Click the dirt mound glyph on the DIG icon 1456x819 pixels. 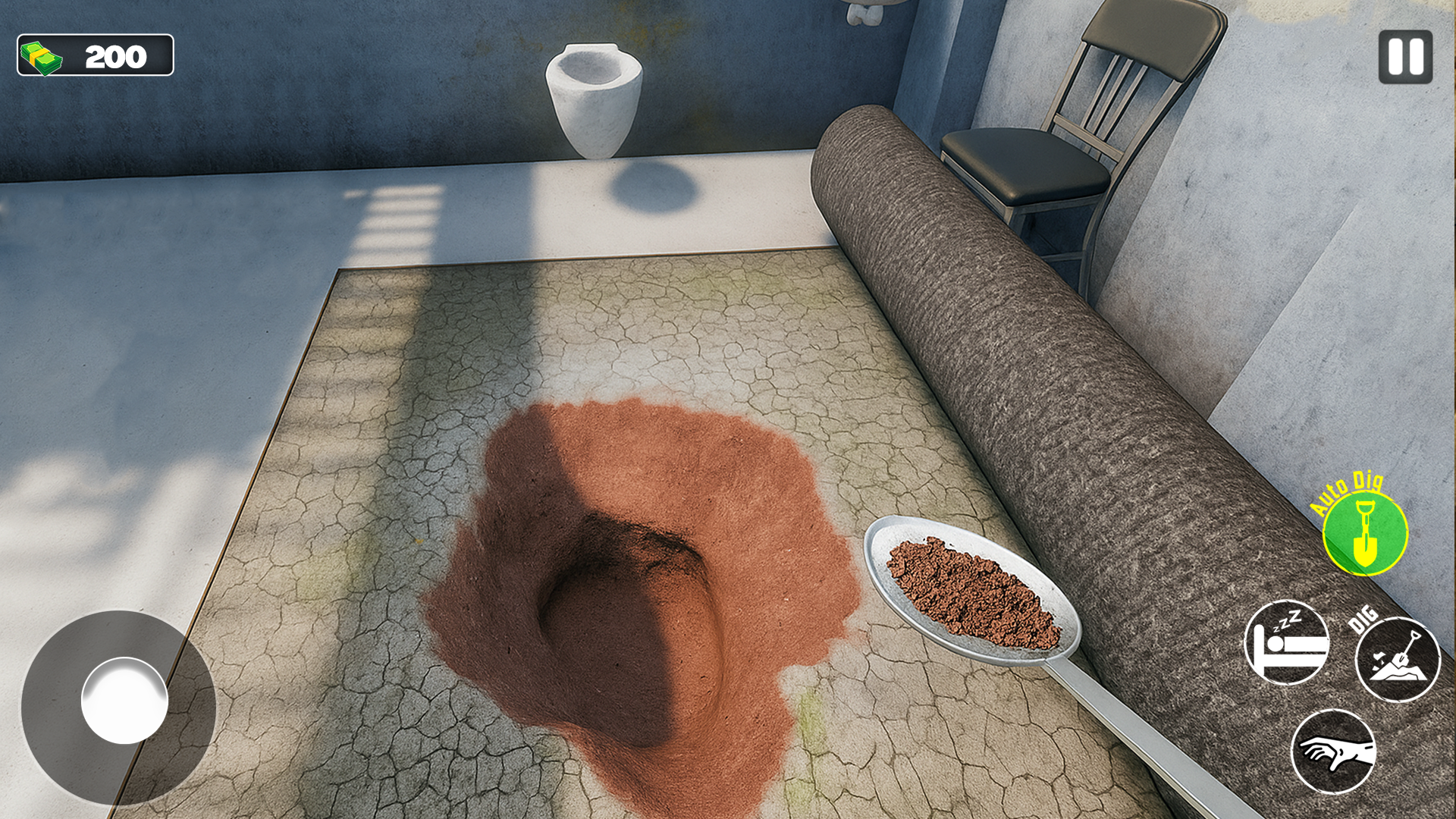[1395, 673]
